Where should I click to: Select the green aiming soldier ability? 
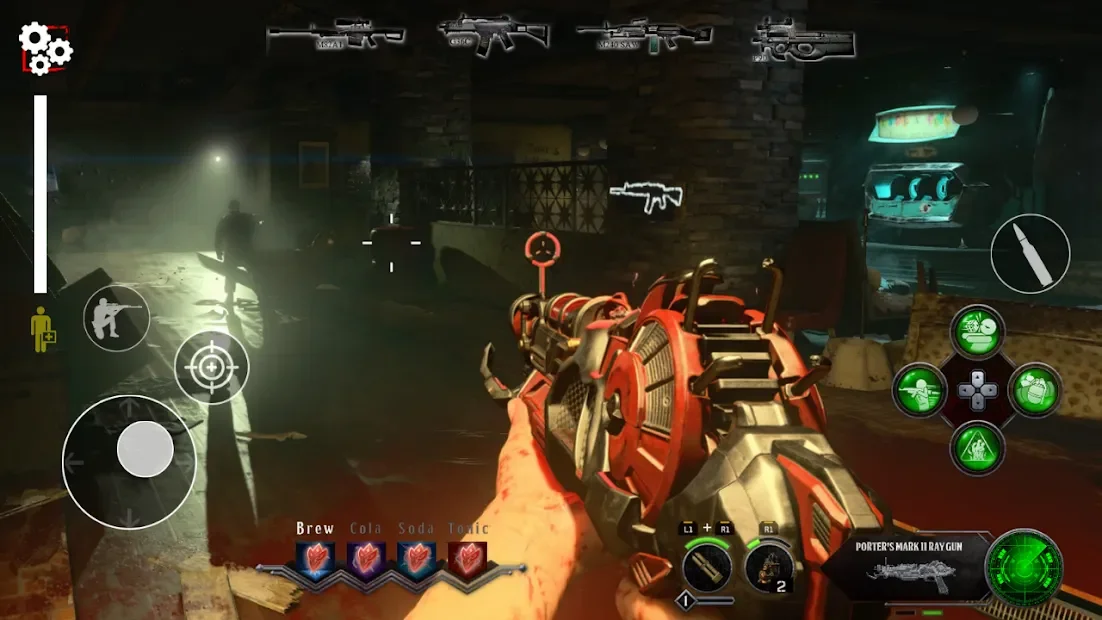[920, 389]
